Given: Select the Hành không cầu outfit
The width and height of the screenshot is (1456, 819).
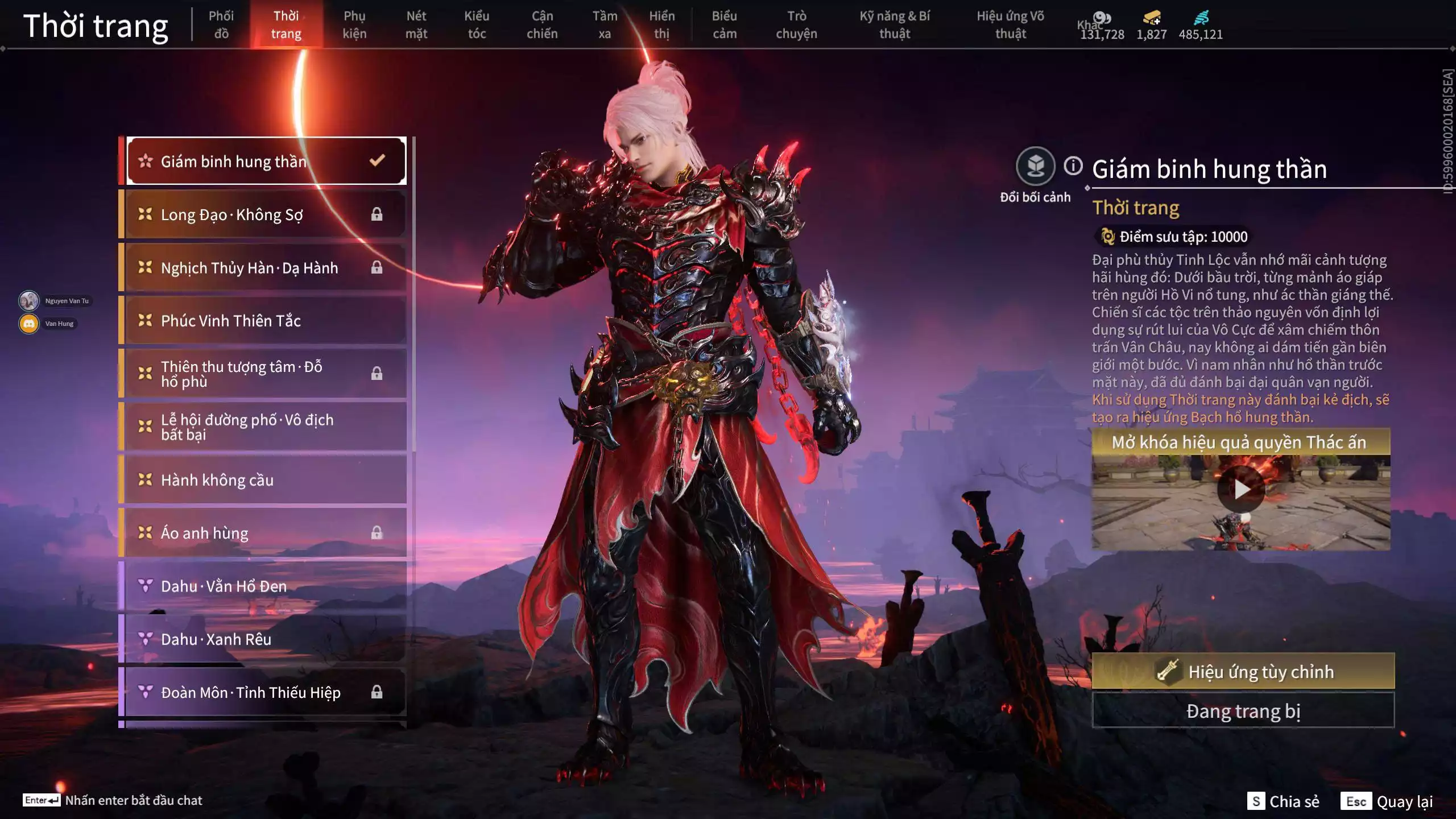Looking at the screenshot, I should (266, 480).
